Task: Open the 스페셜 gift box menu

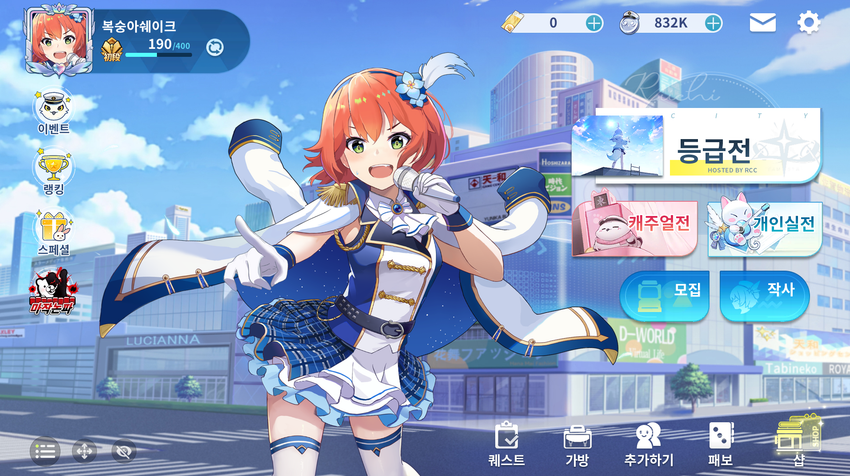Action: click(x=52, y=232)
